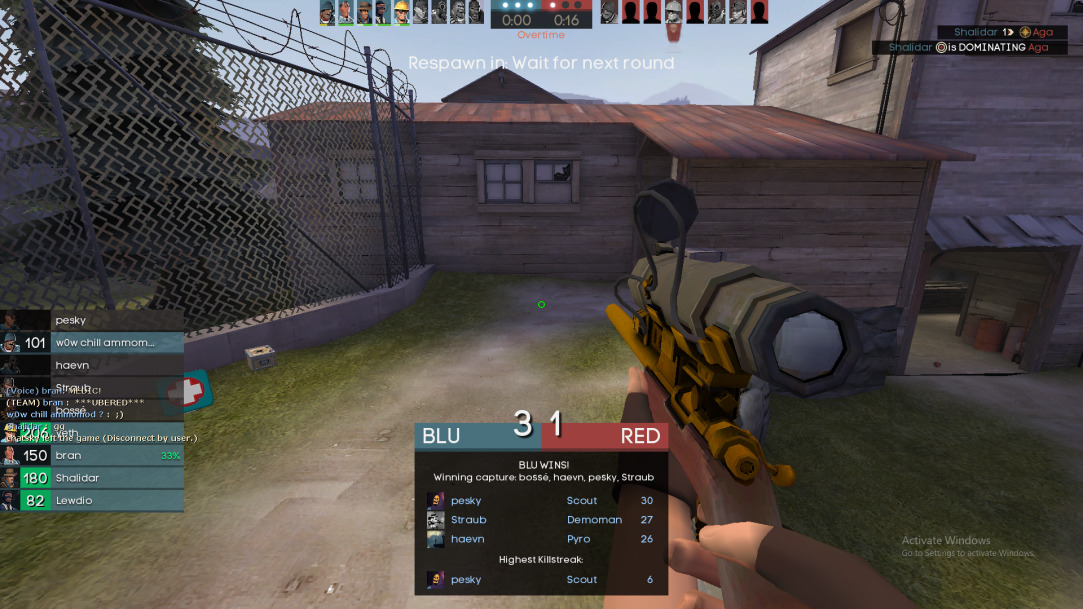Click Straub's Demoman row in the win panel
This screenshot has height=609, width=1083.
coord(540,520)
